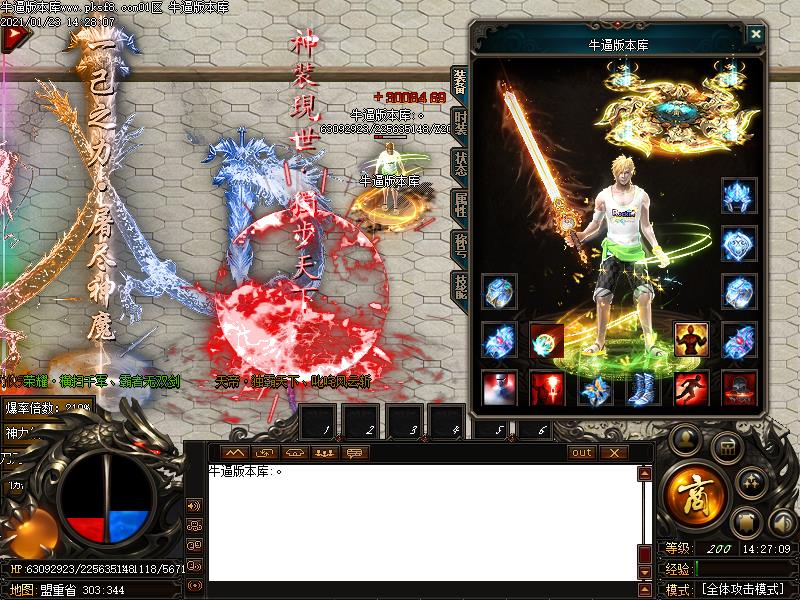Close the character equipment panel
800x600 pixels.
click(756, 34)
